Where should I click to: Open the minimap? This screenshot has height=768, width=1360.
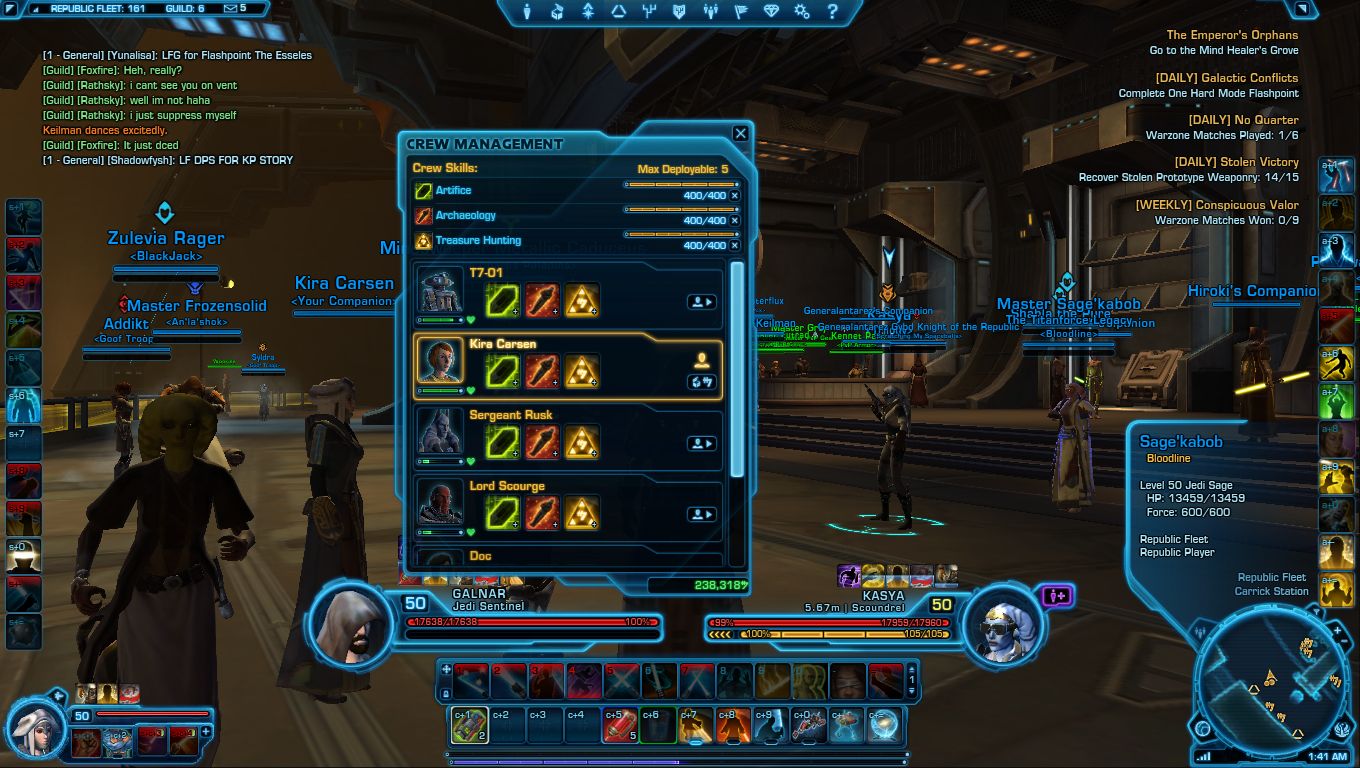(1272, 683)
